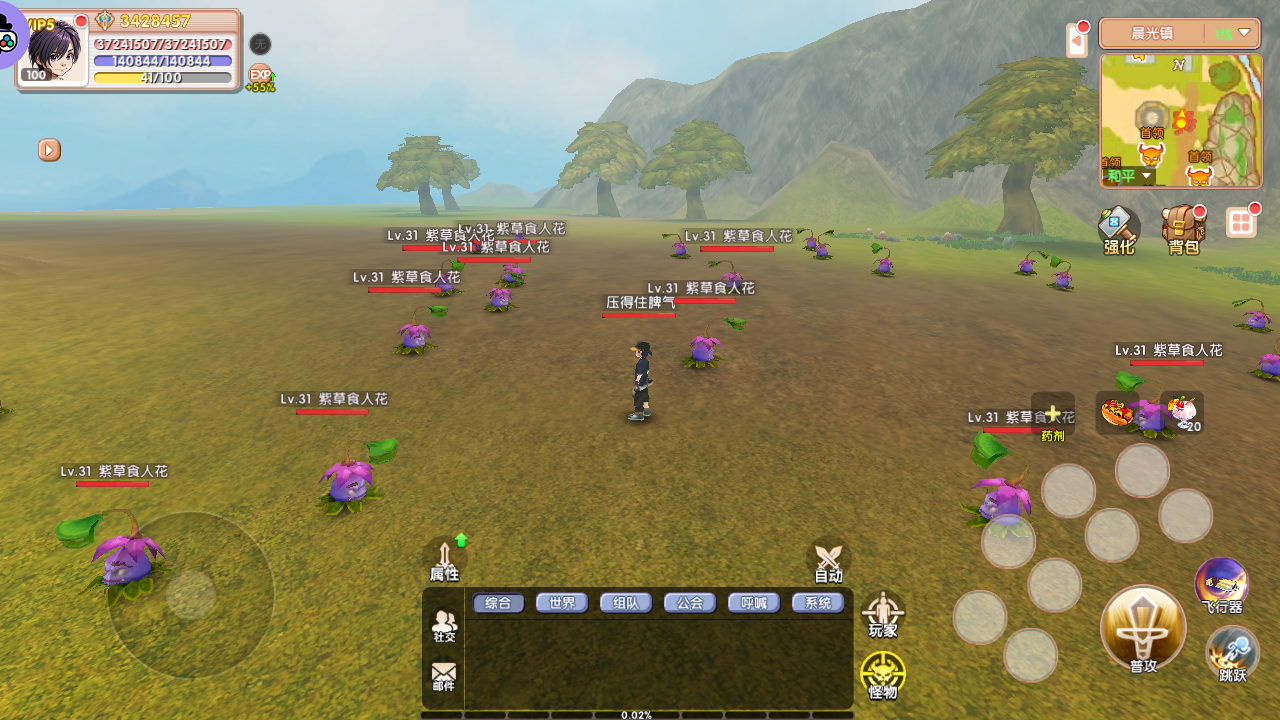Screen dimensions: 1280x720
Task: Open the 强化 enhancement menu
Action: 1119,230
